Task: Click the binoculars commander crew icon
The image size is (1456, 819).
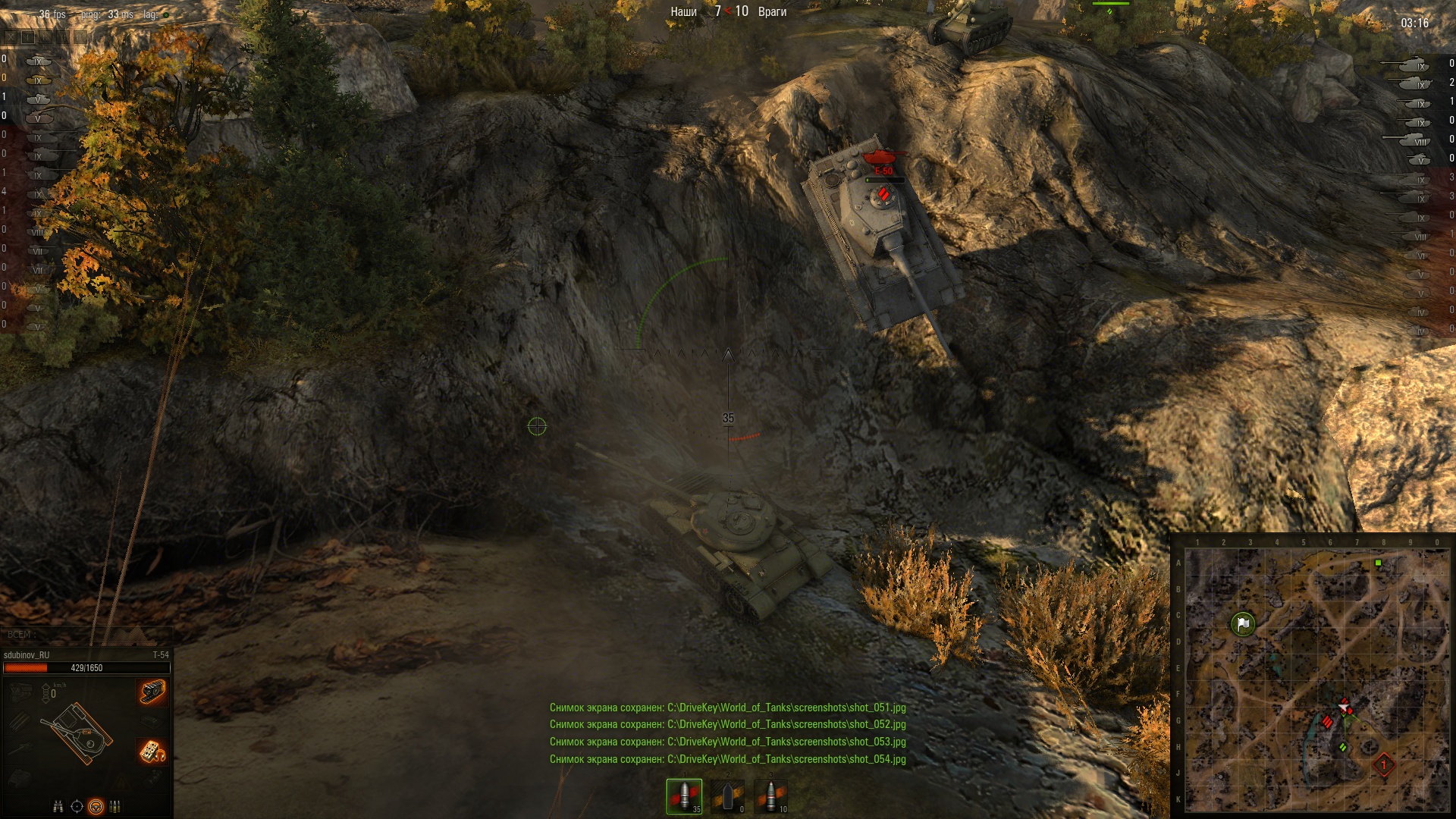Action: (x=58, y=806)
